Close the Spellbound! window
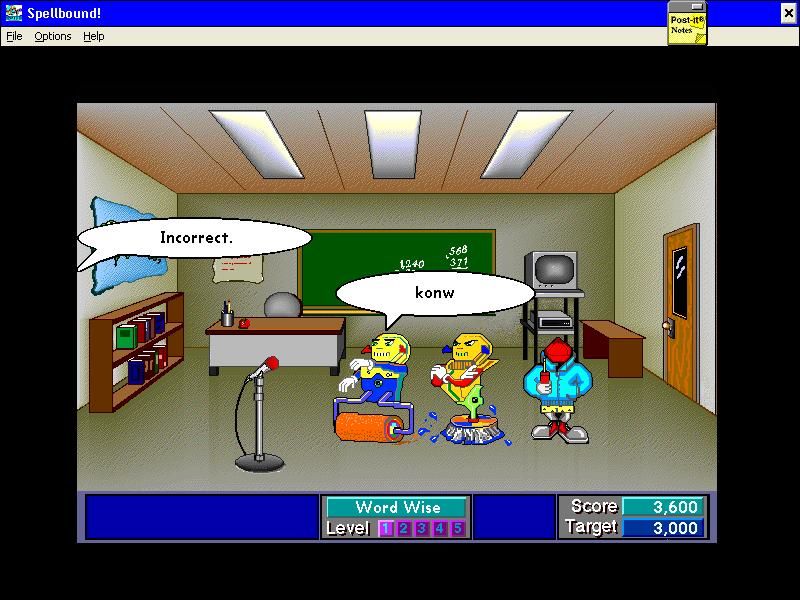The height and width of the screenshot is (600, 800). click(788, 13)
